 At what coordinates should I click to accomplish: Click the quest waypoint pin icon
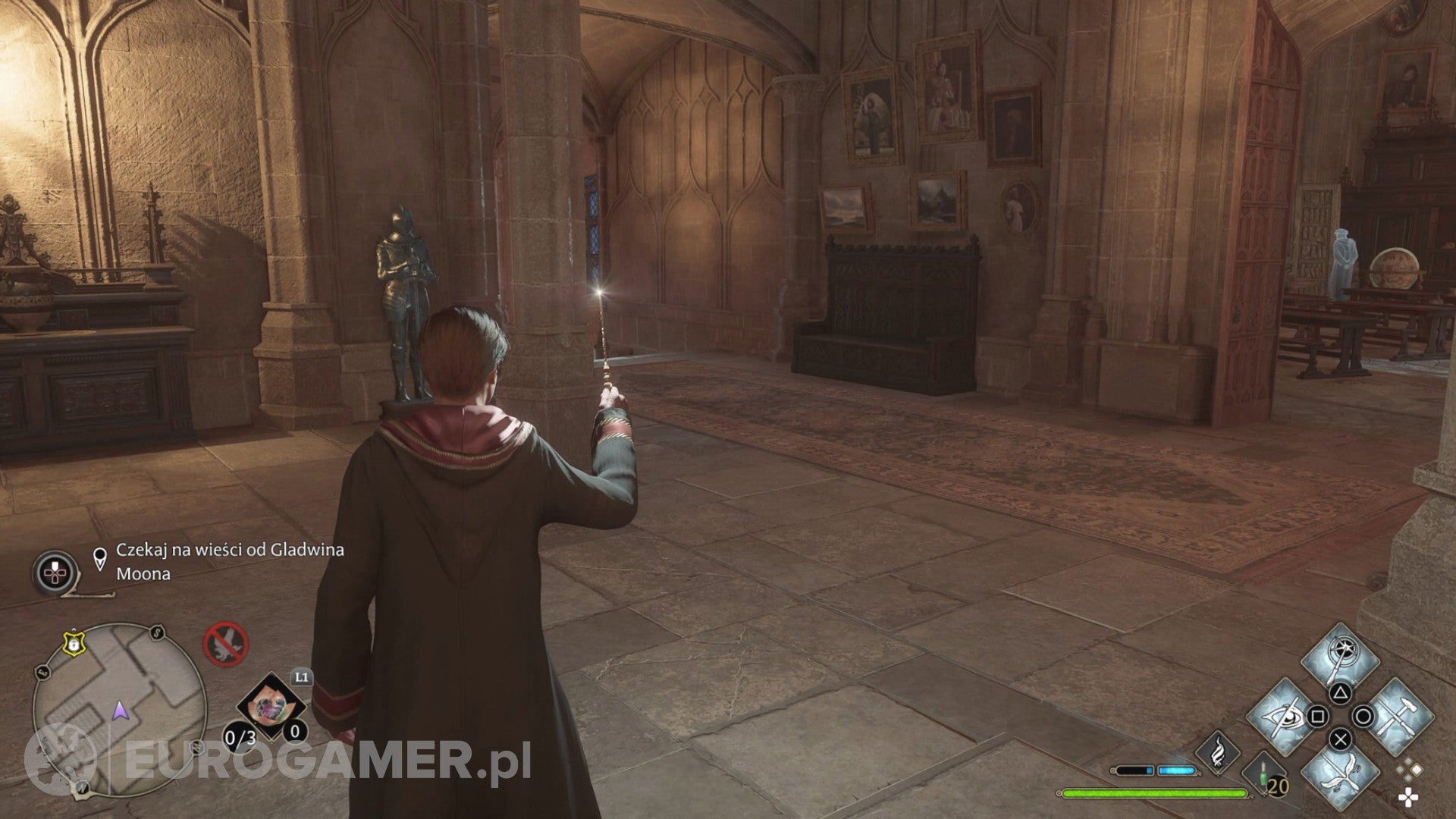pos(100,556)
